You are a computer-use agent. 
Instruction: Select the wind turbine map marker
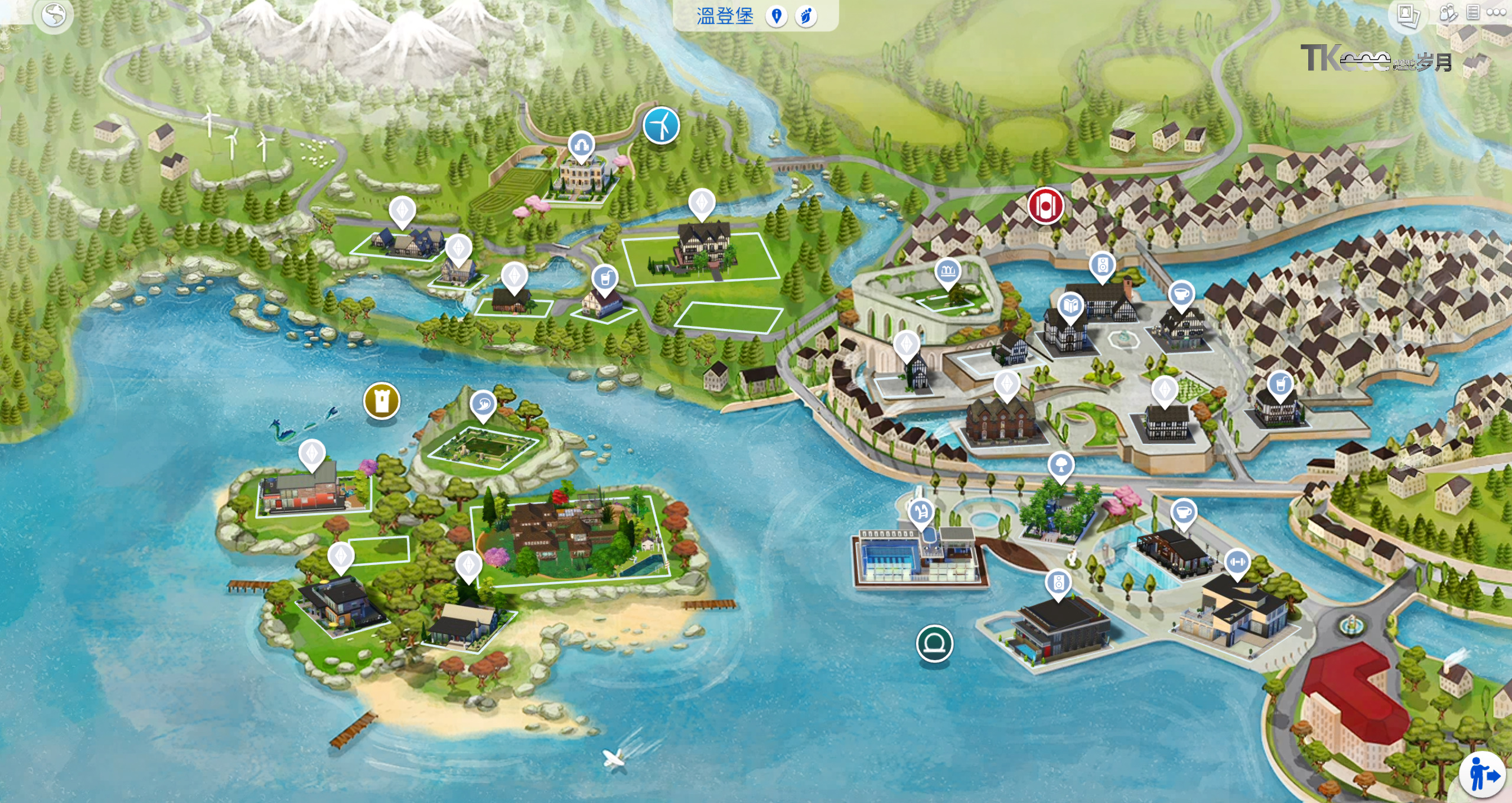pyautogui.click(x=661, y=125)
